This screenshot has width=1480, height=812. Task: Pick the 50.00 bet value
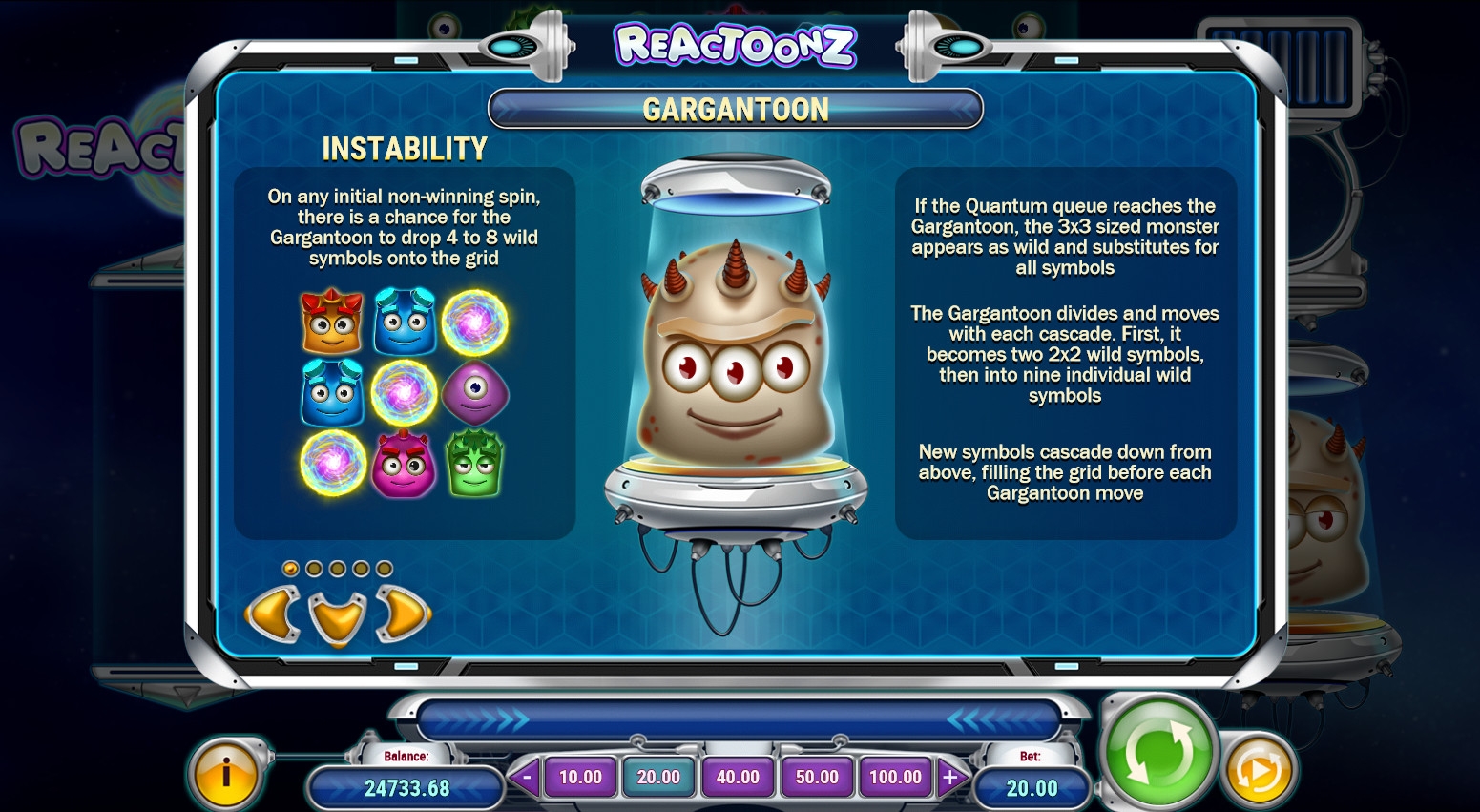coord(817,777)
